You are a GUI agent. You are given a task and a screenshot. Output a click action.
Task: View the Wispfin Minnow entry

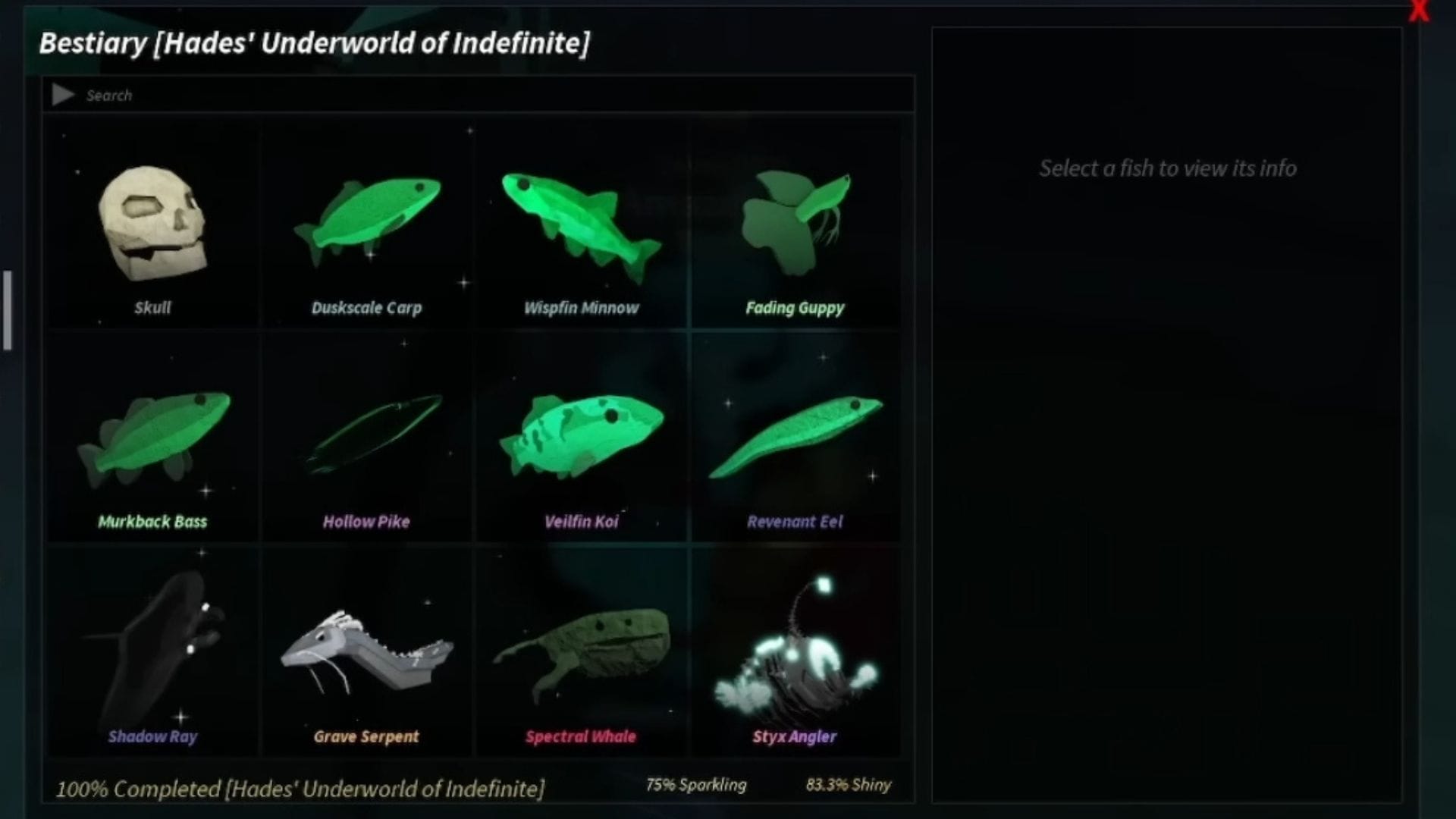(x=581, y=224)
